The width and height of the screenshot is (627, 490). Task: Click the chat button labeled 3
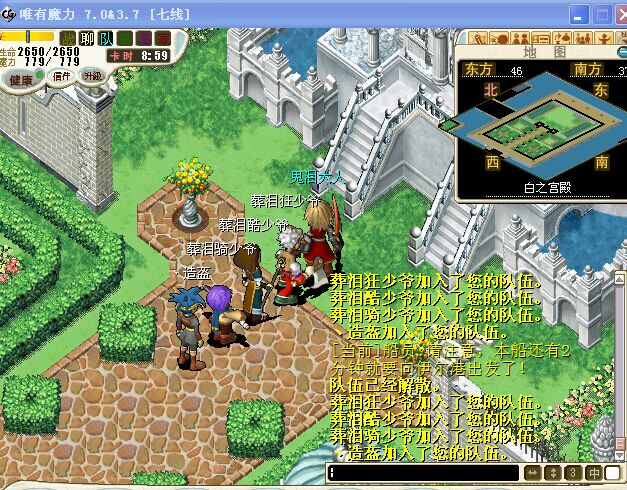click(573, 473)
